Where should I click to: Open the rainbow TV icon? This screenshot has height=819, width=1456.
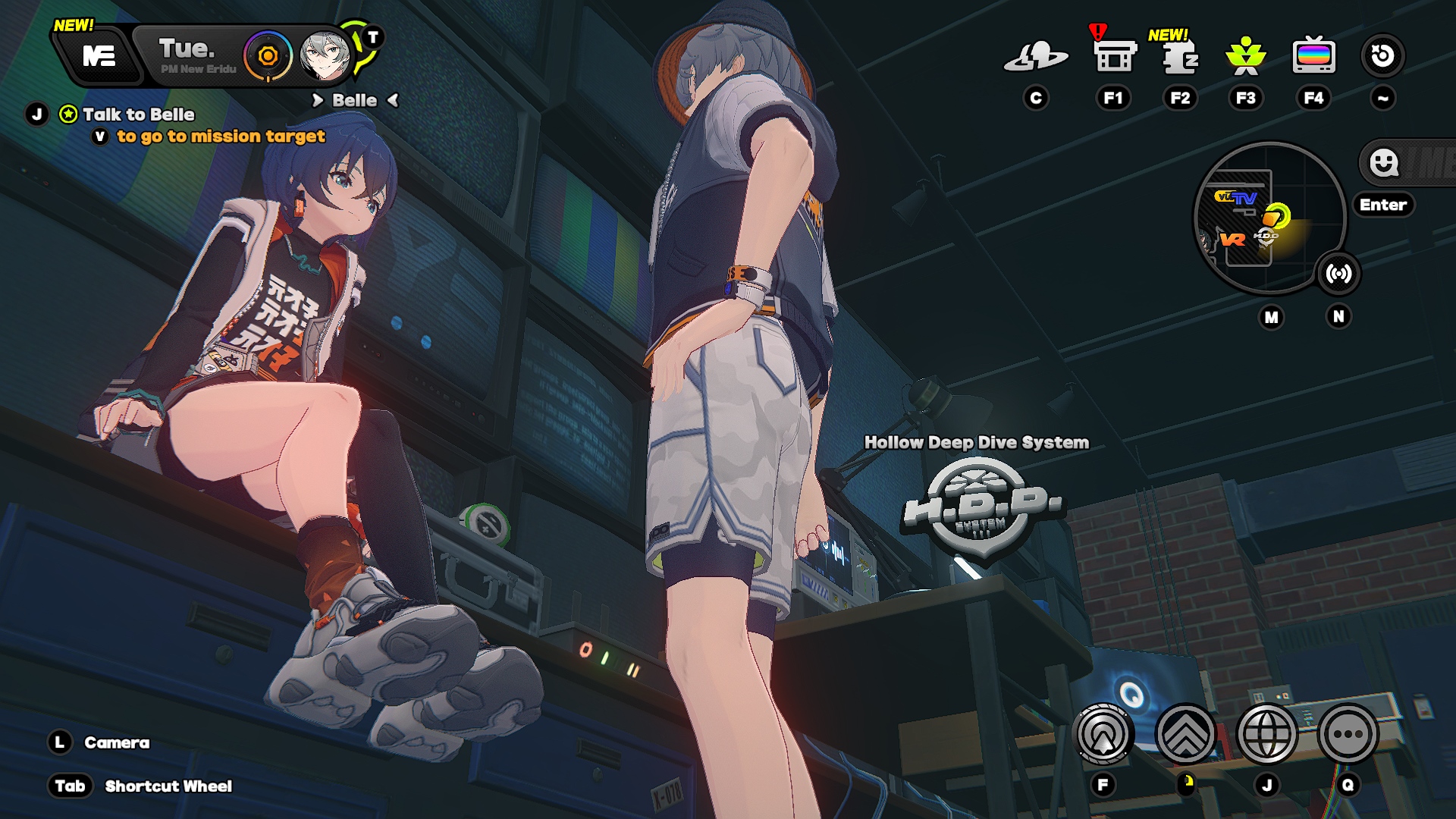[x=1313, y=56]
